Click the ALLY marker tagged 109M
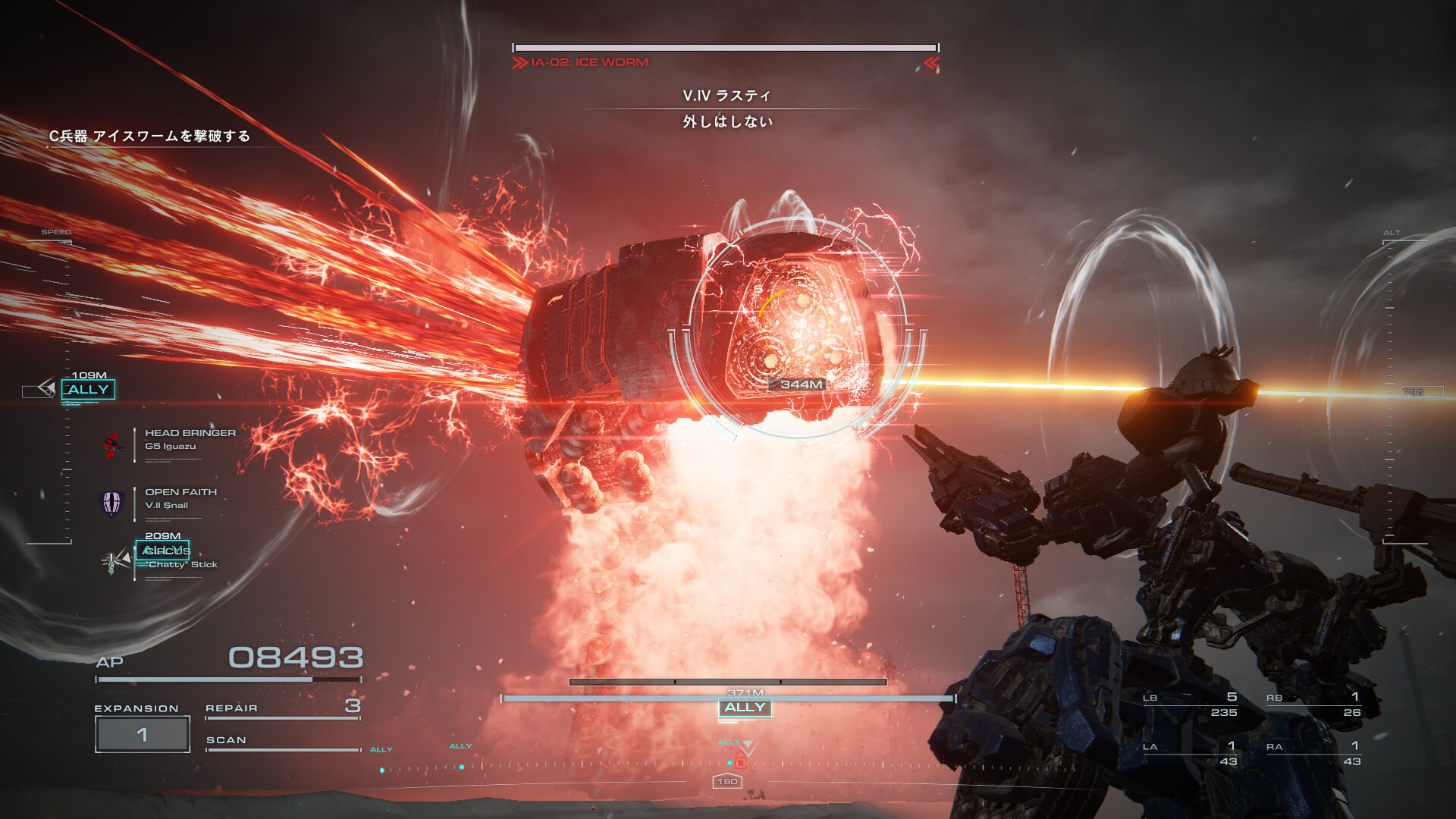Image resolution: width=1456 pixels, height=819 pixels. coord(88,390)
